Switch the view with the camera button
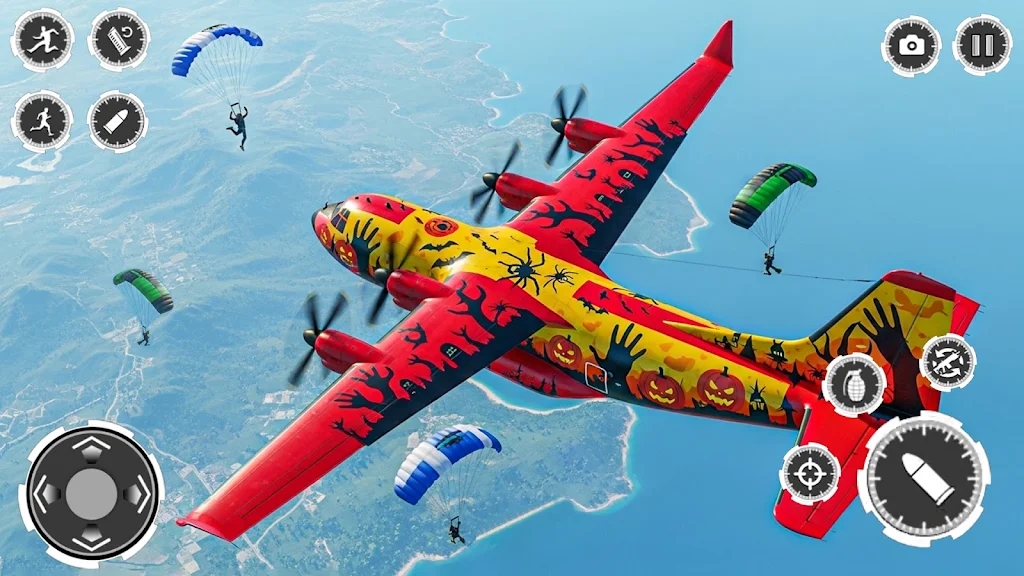 coord(911,44)
